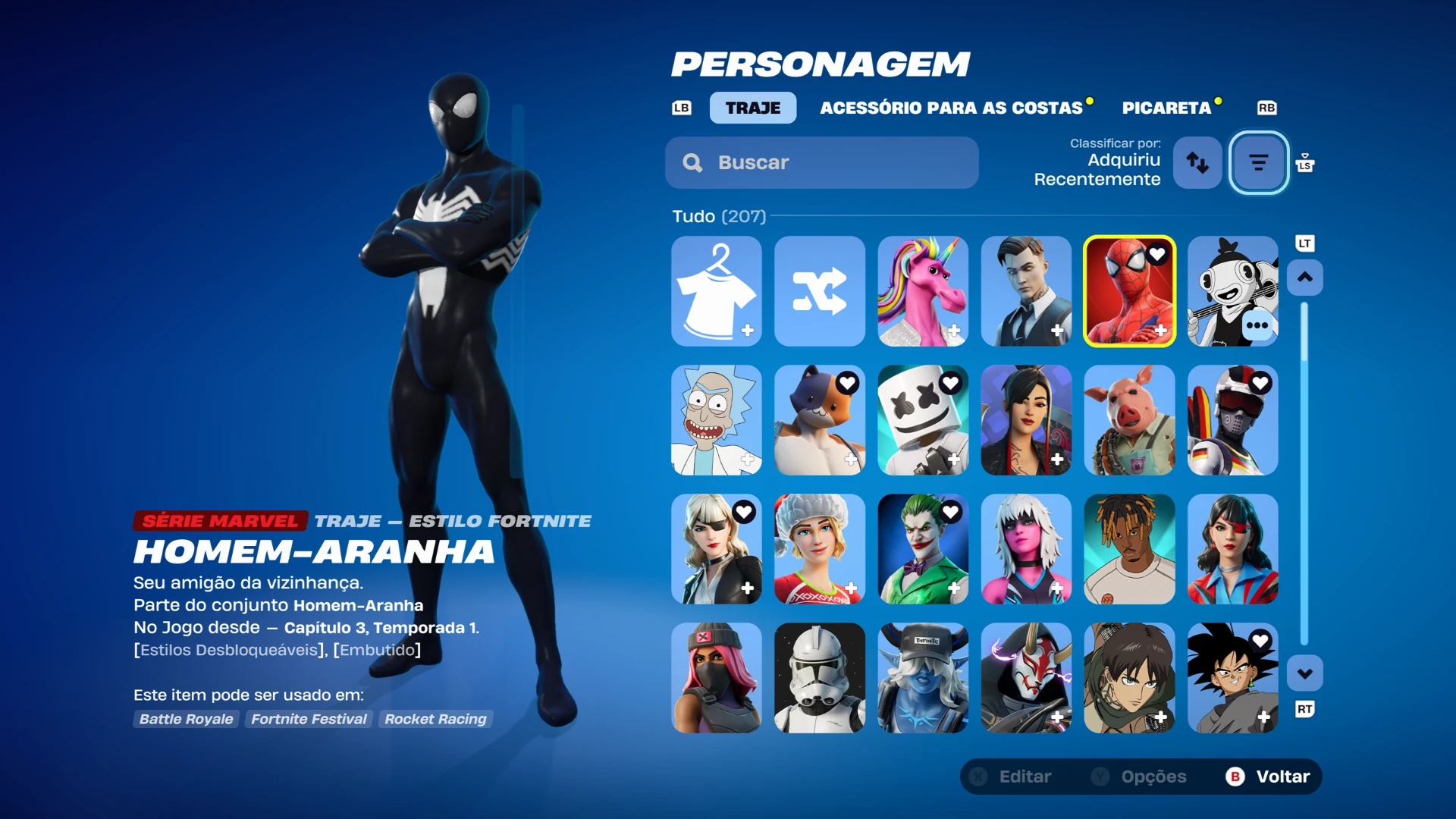The width and height of the screenshot is (1456, 819).
Task: Unfavorite the Spider-Man outfit heart
Action: 1157,255
